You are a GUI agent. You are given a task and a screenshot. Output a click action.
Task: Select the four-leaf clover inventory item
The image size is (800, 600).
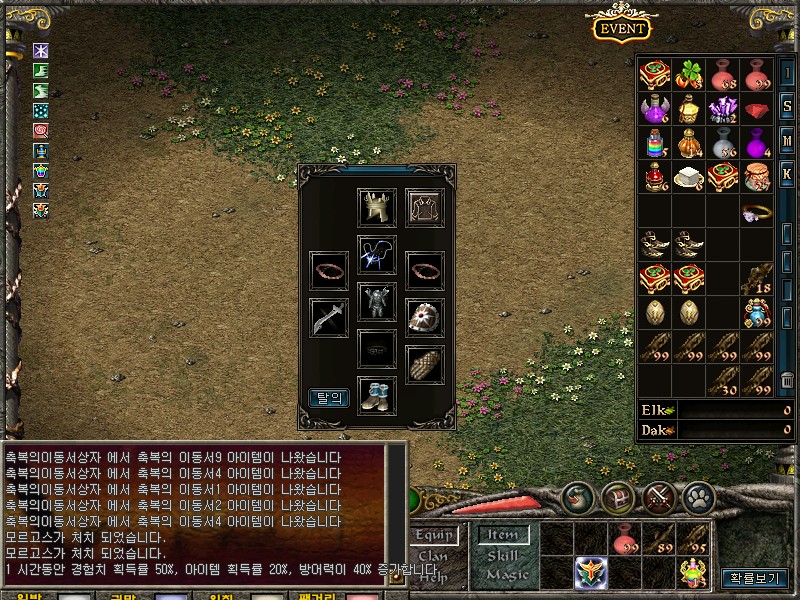(x=688, y=74)
